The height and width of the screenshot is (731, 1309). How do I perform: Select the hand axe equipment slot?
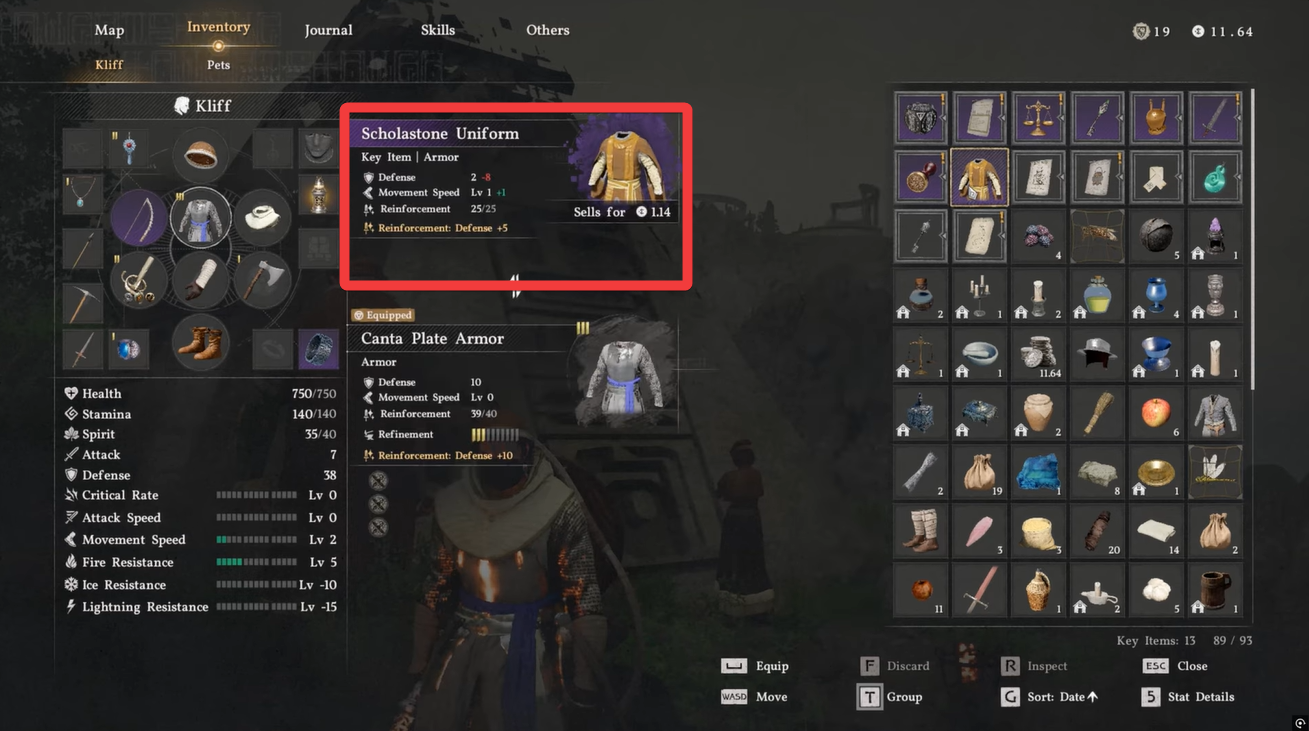tap(262, 280)
